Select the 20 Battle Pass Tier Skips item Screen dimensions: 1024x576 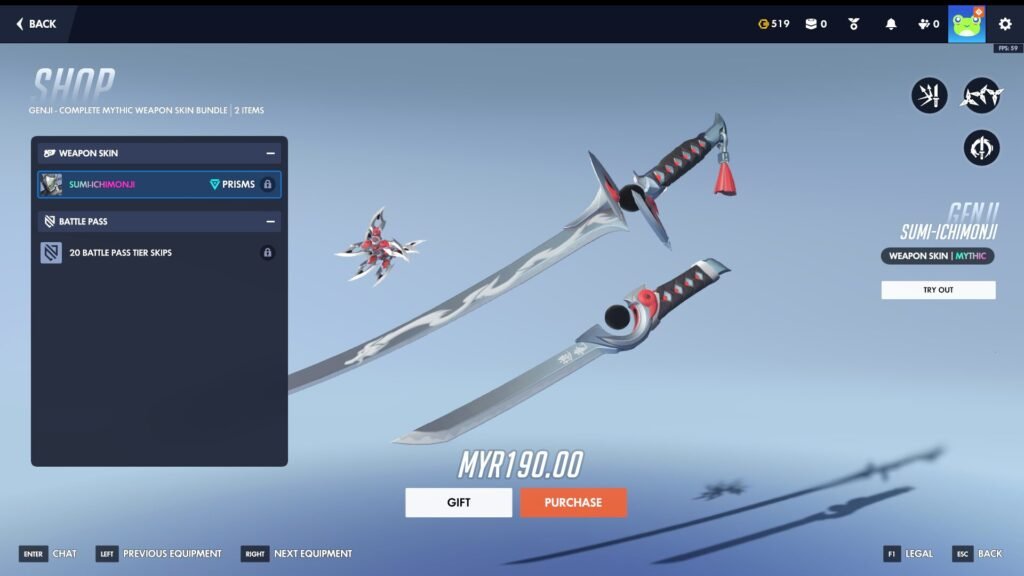point(159,253)
